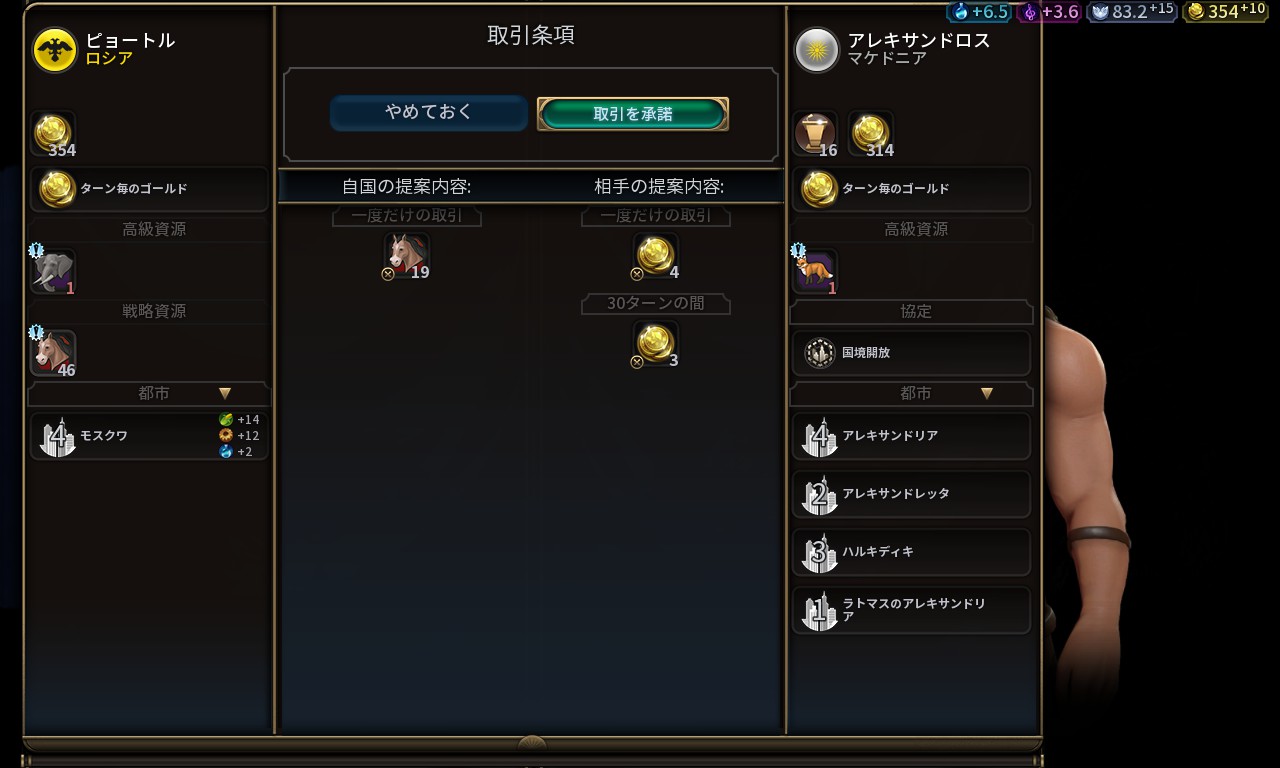Accept the trade with 取引を承諾

(632, 114)
